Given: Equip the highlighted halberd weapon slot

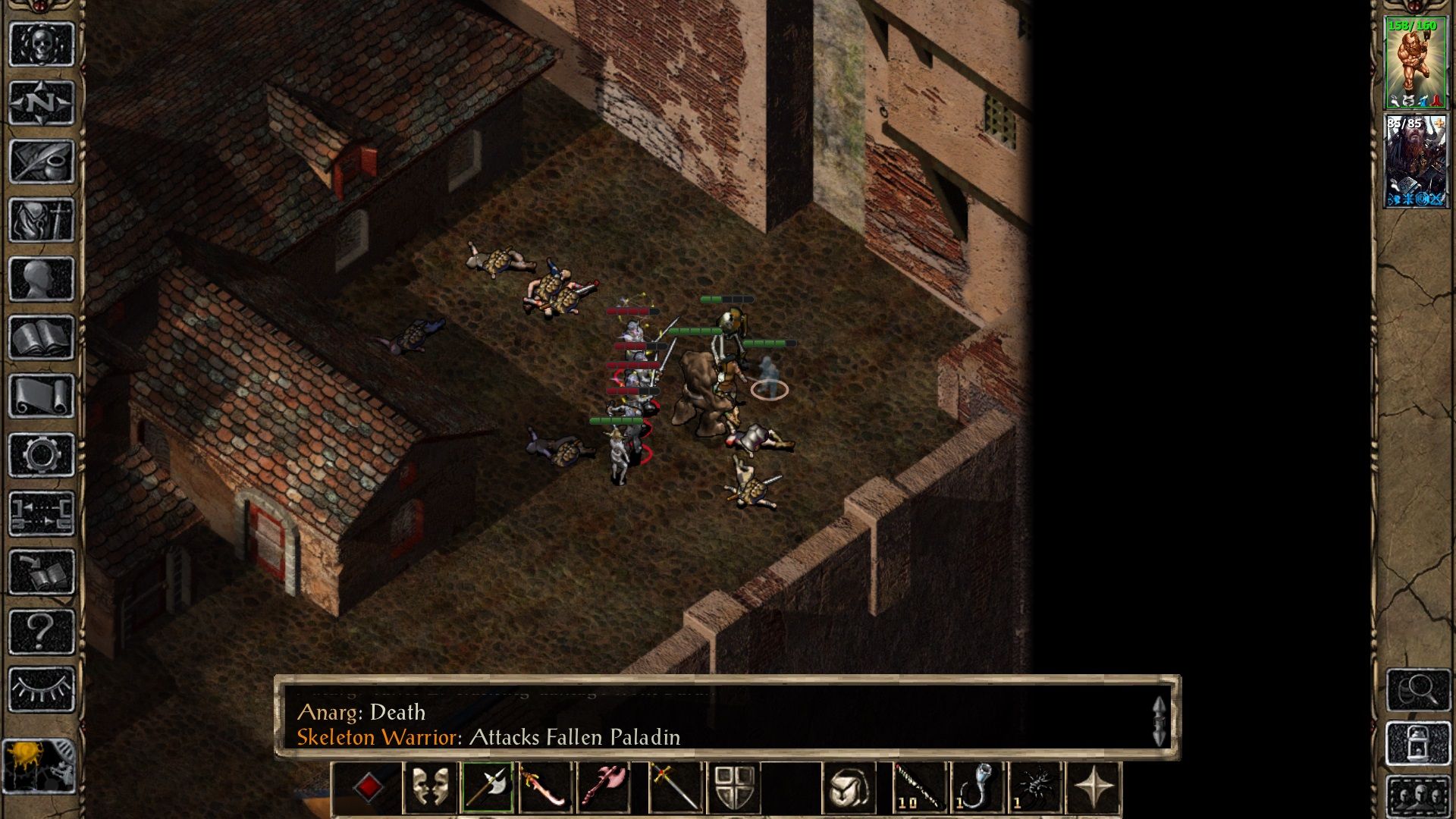Looking at the screenshot, I should tap(488, 788).
